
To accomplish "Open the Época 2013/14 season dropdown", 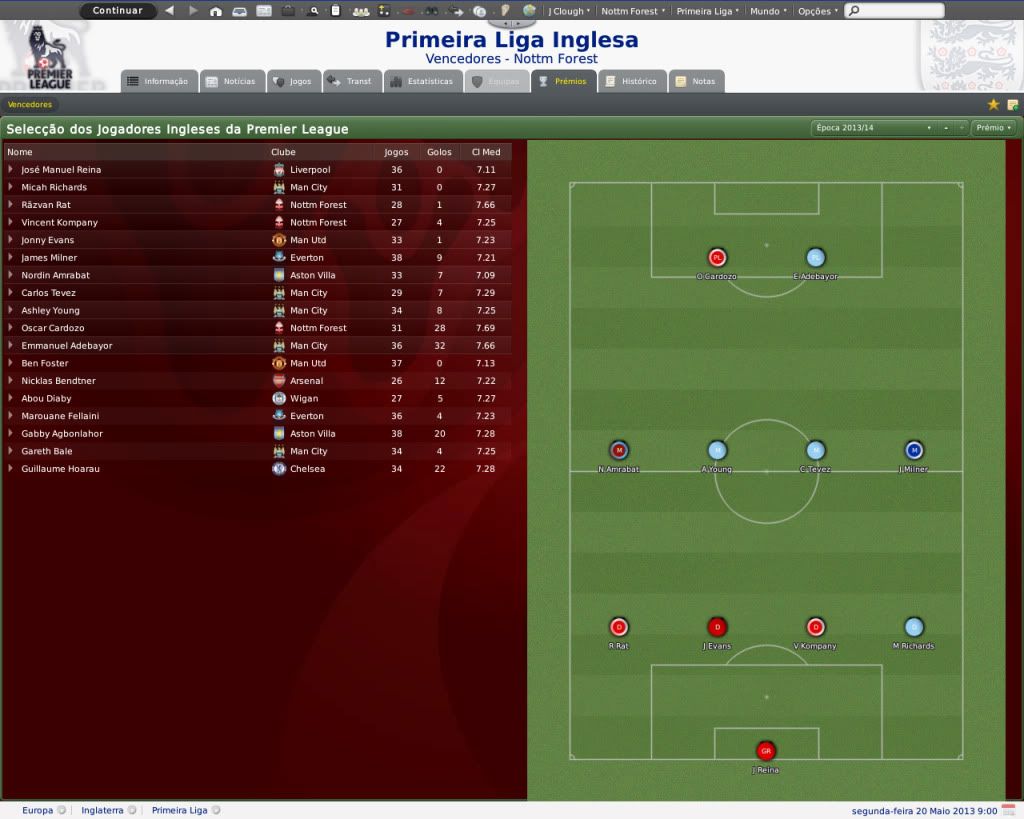I will click(873, 128).
